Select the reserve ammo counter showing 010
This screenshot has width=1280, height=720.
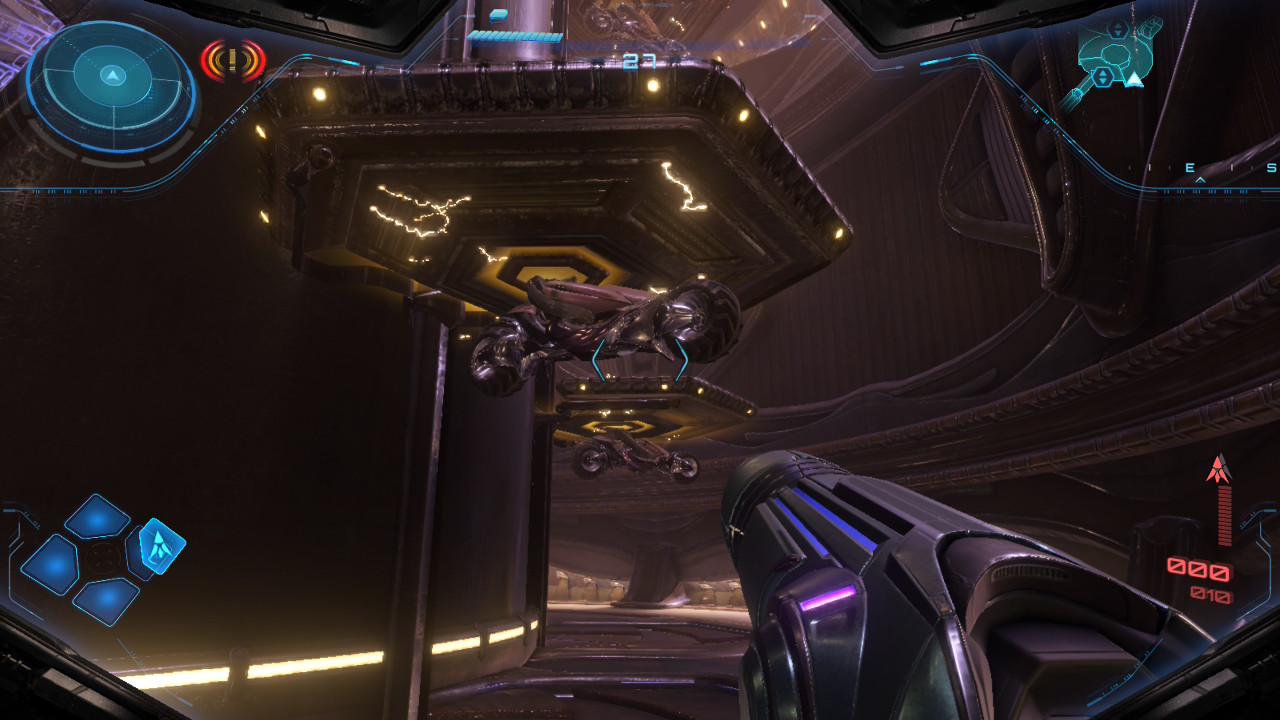pyautogui.click(x=1212, y=593)
